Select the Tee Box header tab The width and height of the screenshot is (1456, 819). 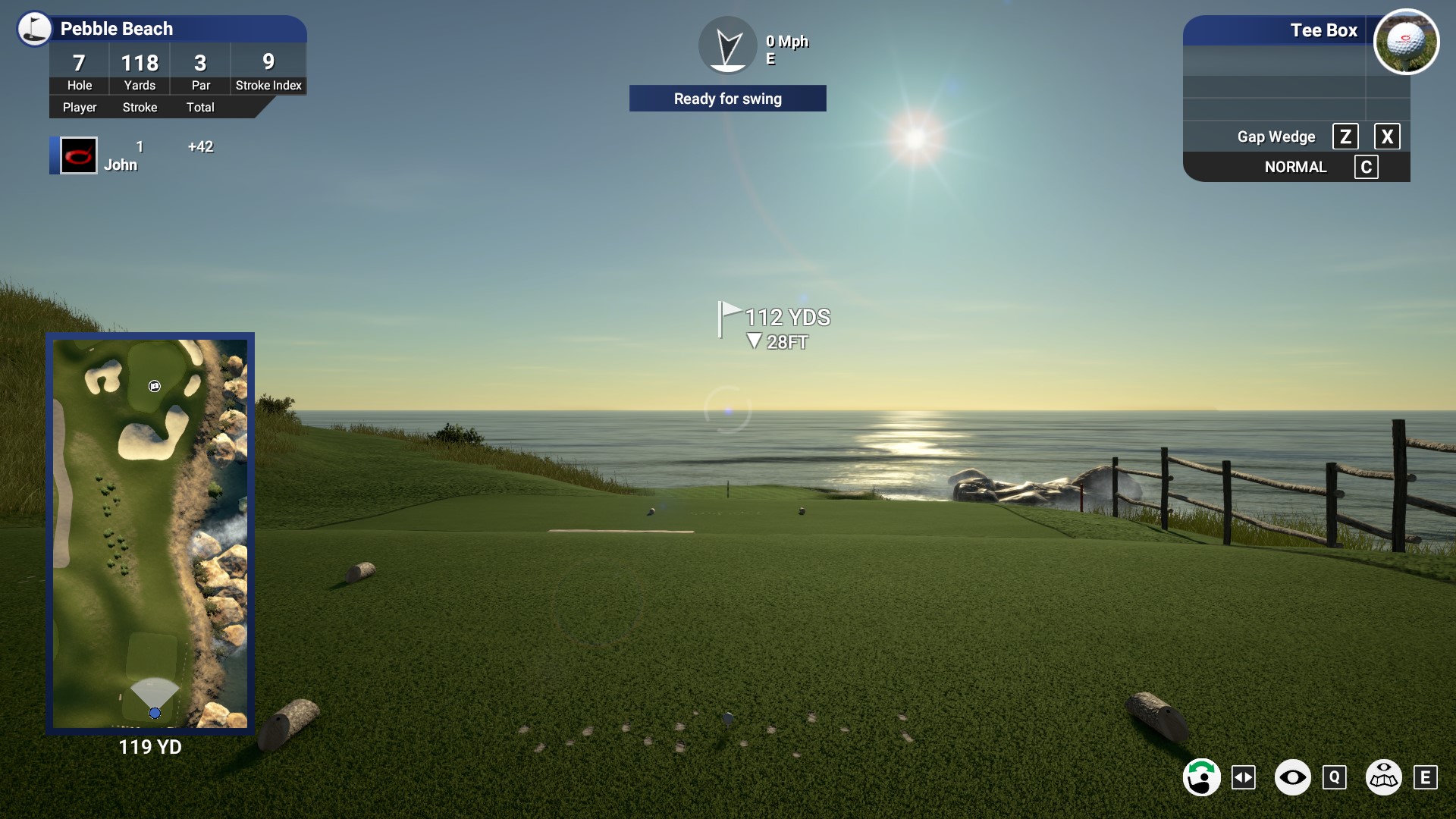tap(1324, 31)
